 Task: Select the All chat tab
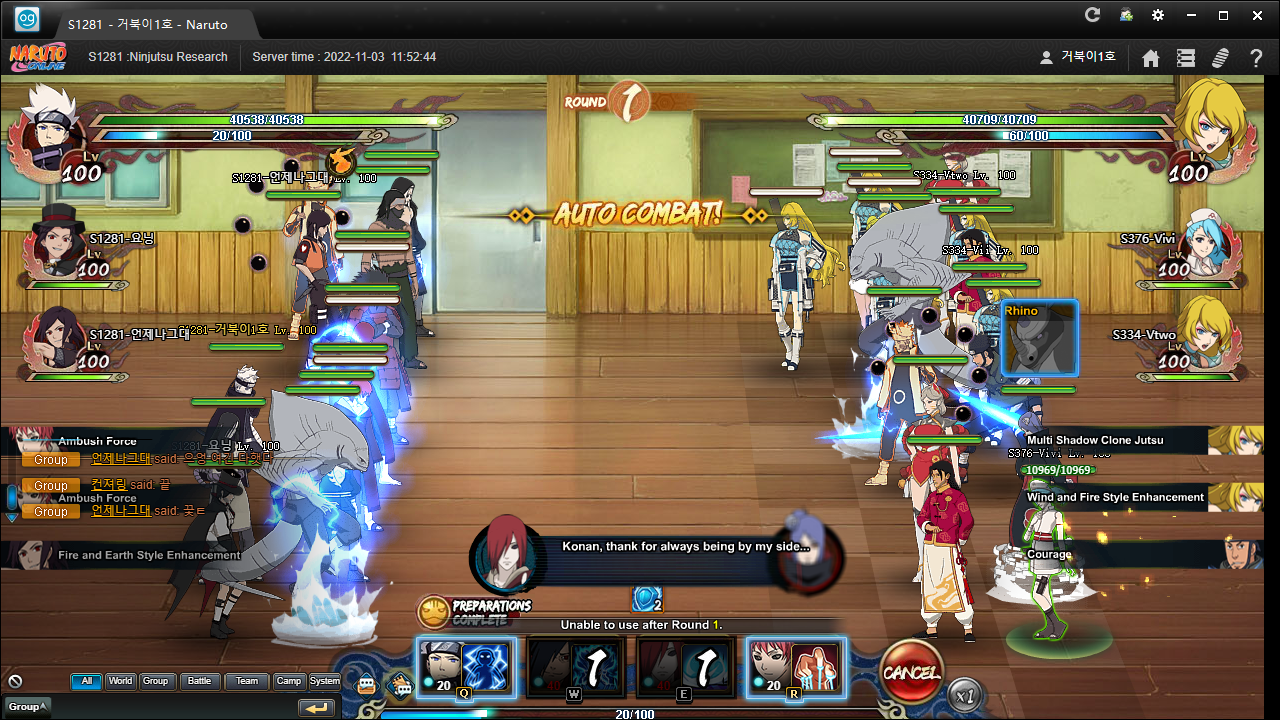click(86, 681)
